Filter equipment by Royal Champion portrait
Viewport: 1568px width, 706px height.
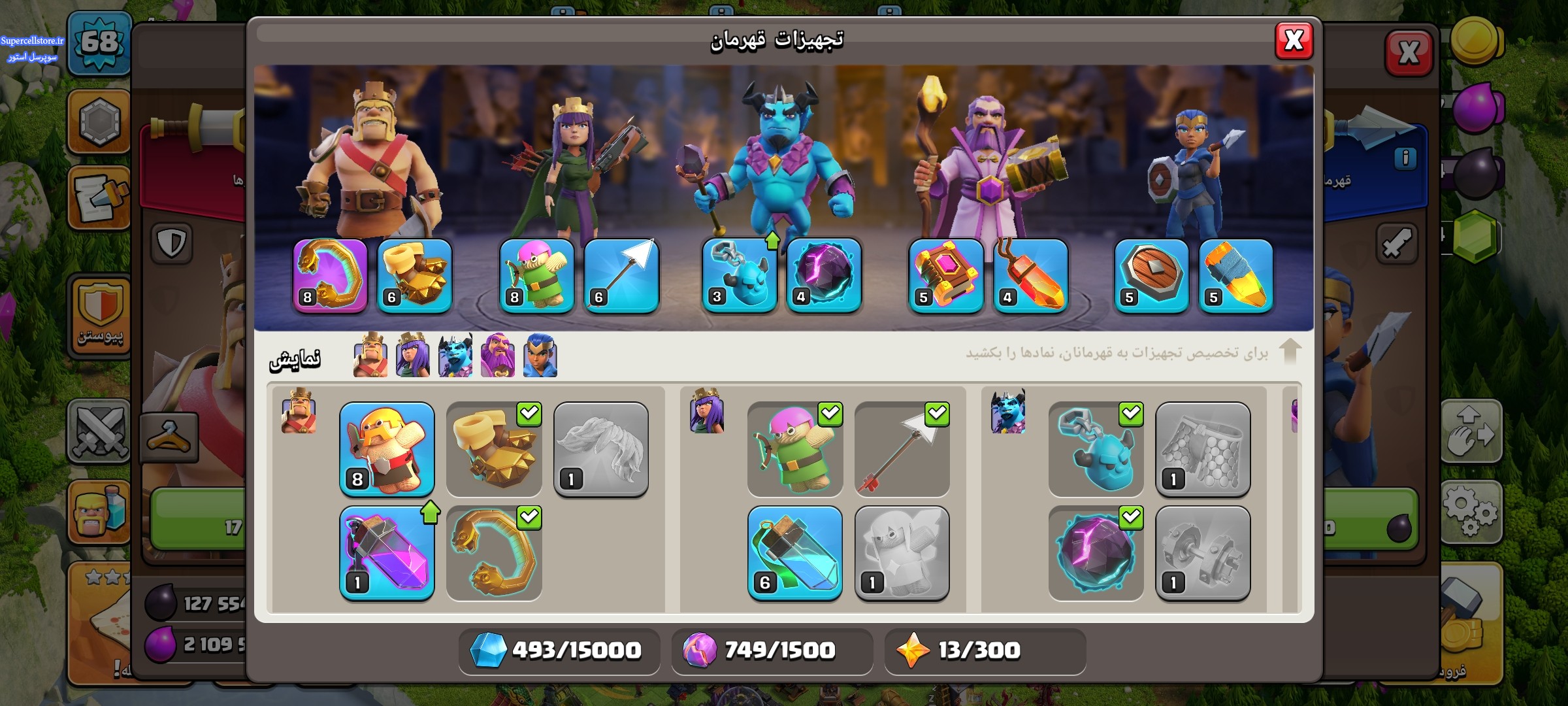click(540, 356)
